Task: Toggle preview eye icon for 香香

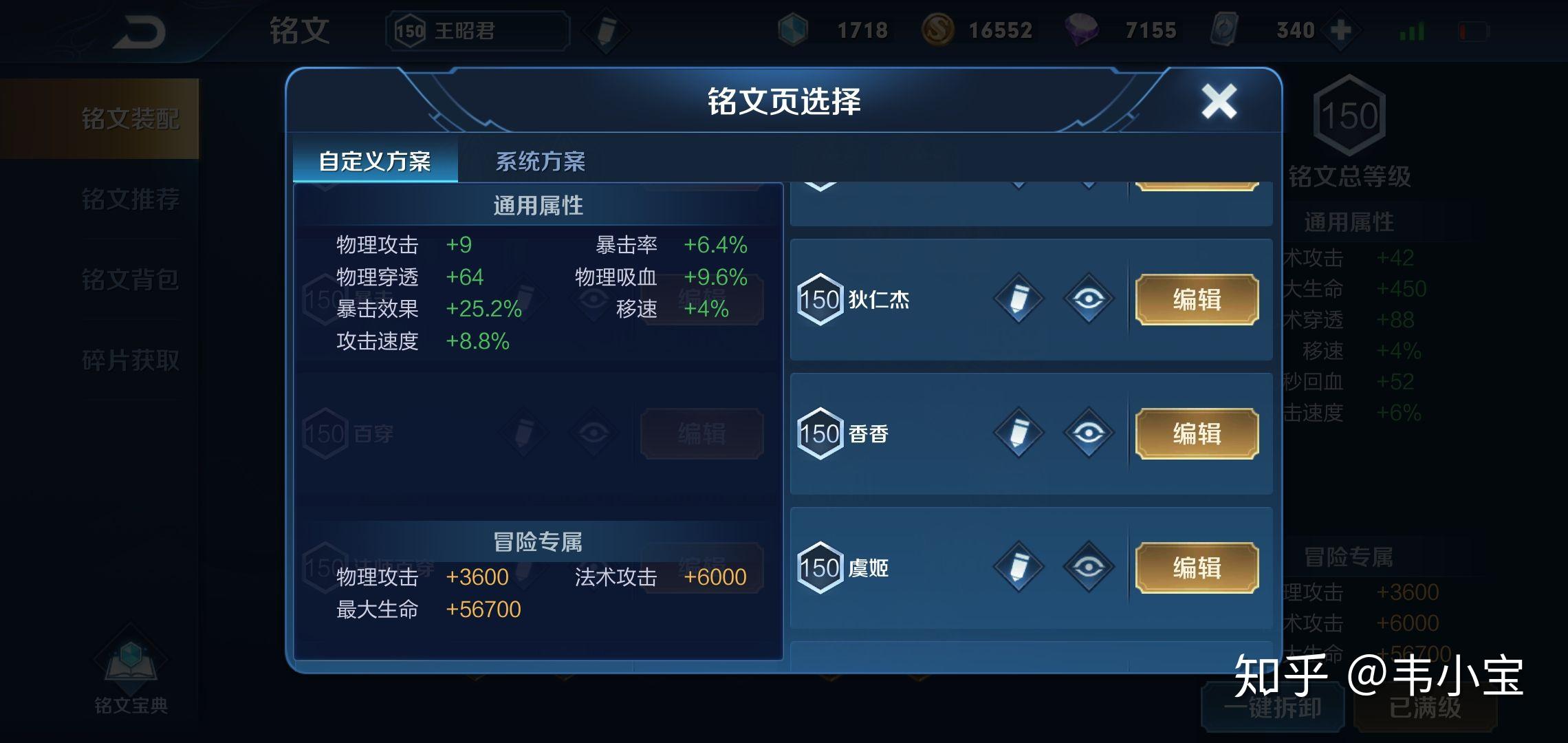Action: [x=1091, y=433]
